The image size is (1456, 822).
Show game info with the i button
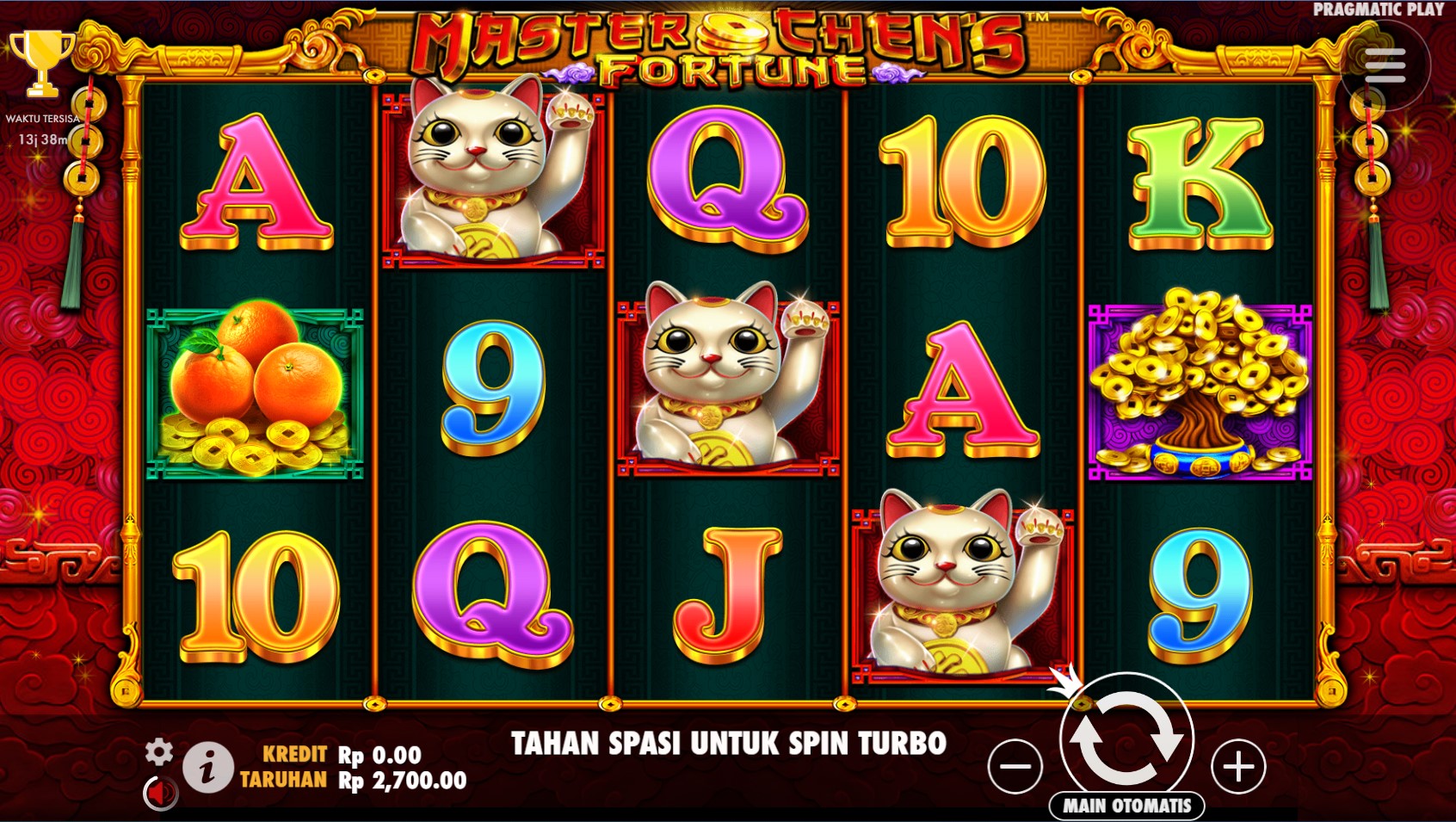(x=207, y=767)
